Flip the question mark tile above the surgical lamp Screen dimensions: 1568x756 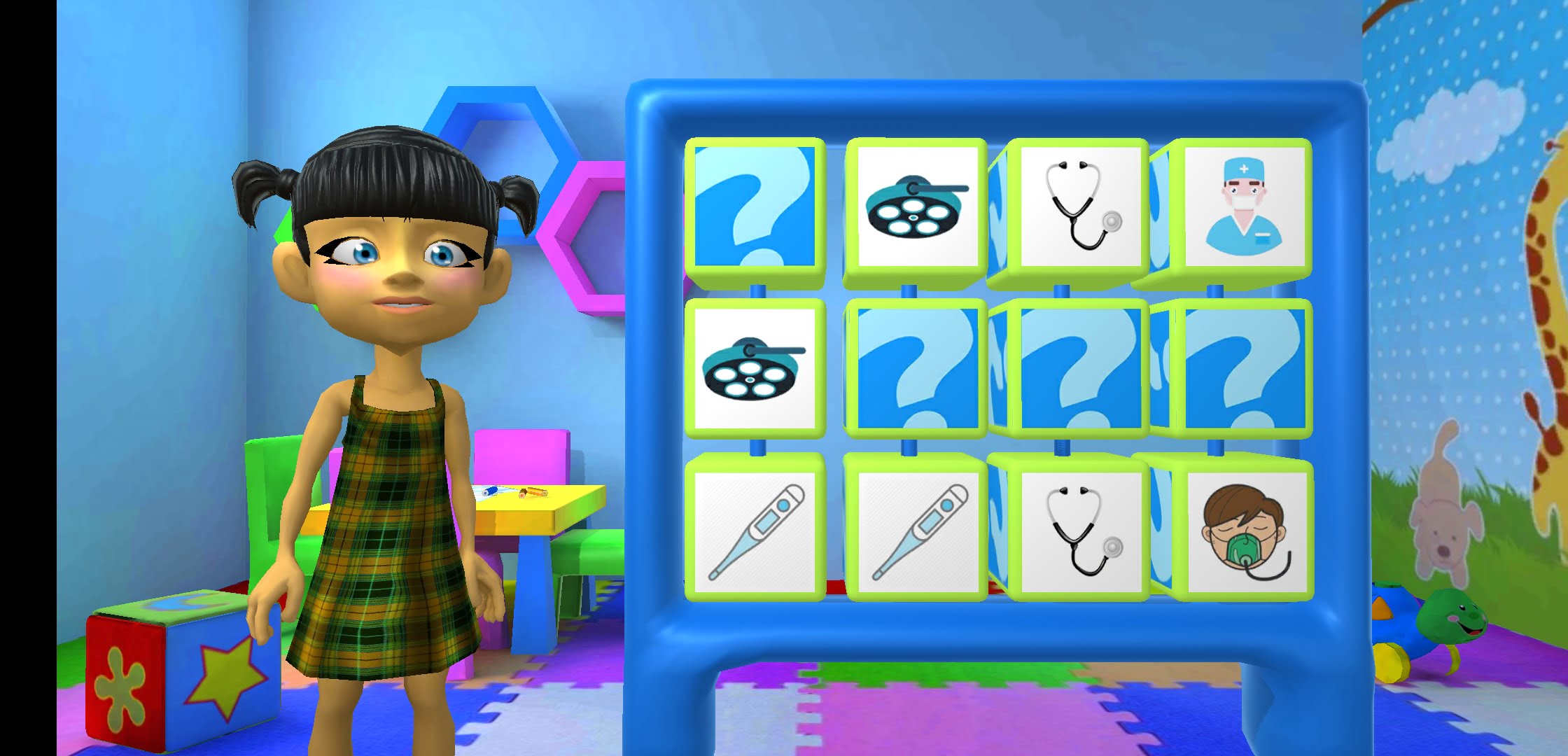click(755, 207)
